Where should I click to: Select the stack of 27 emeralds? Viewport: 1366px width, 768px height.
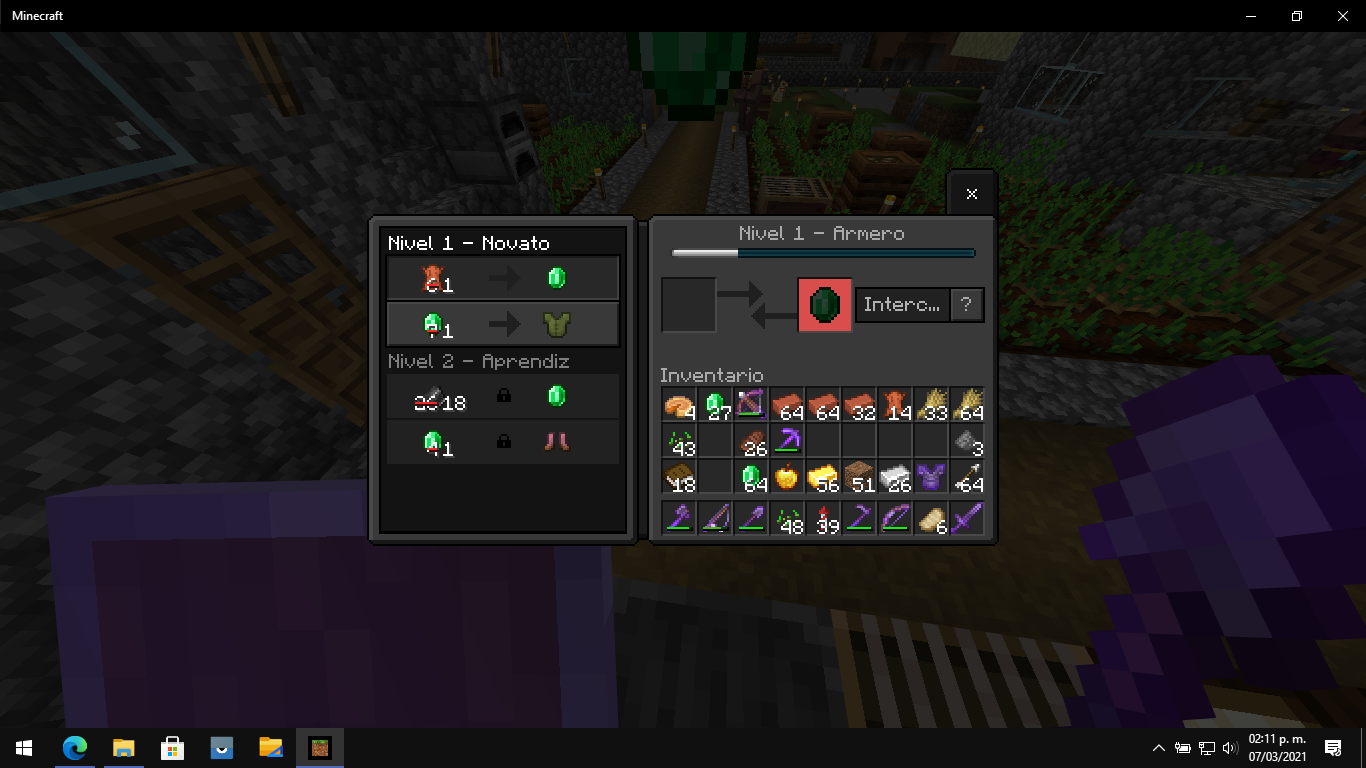click(715, 405)
